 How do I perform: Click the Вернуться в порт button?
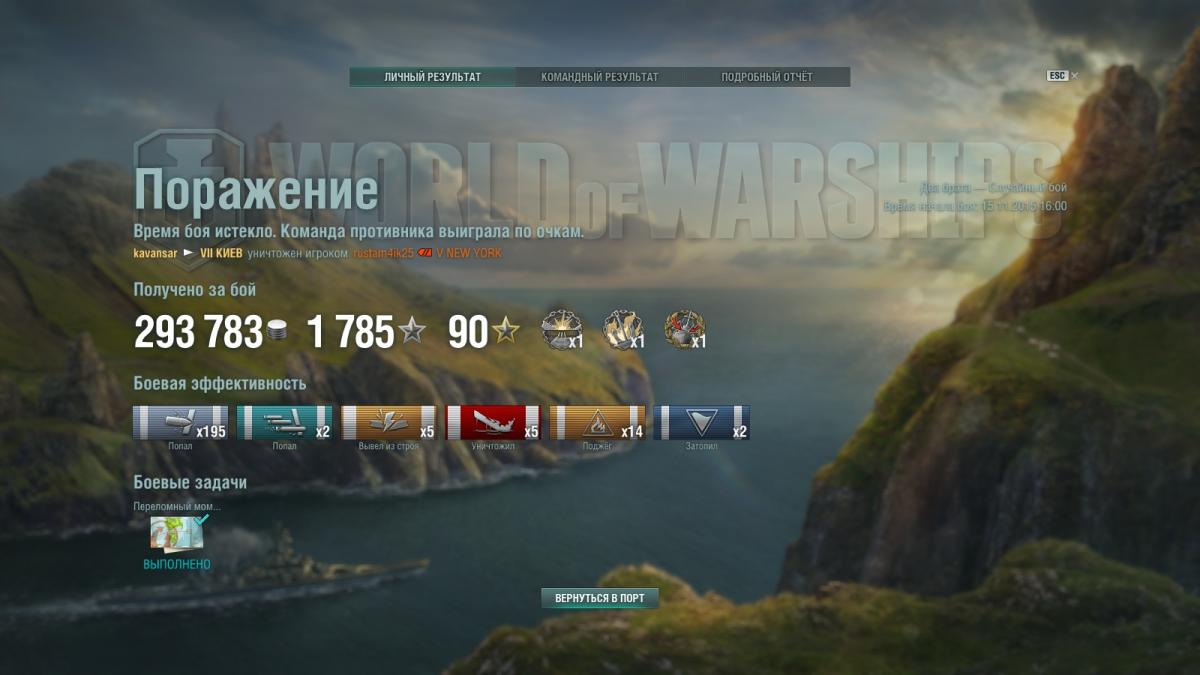[x=600, y=598]
